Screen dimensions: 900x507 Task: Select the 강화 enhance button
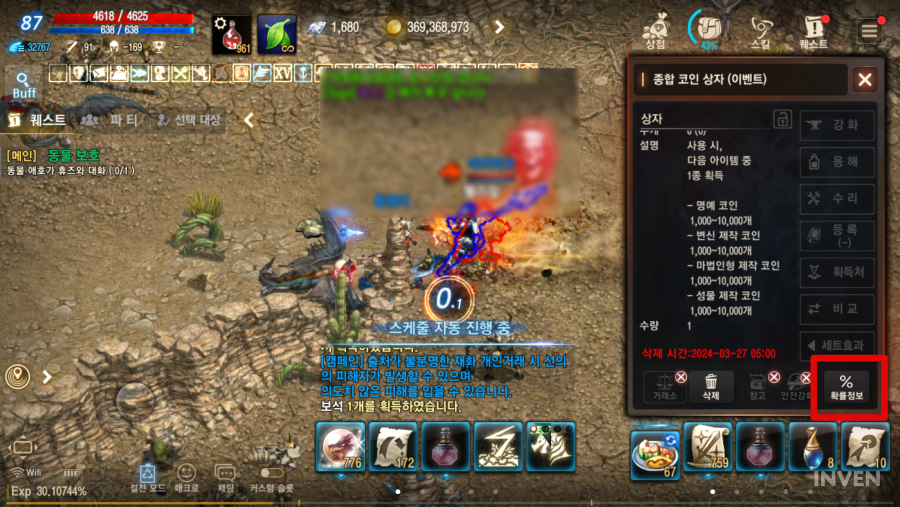[837, 125]
